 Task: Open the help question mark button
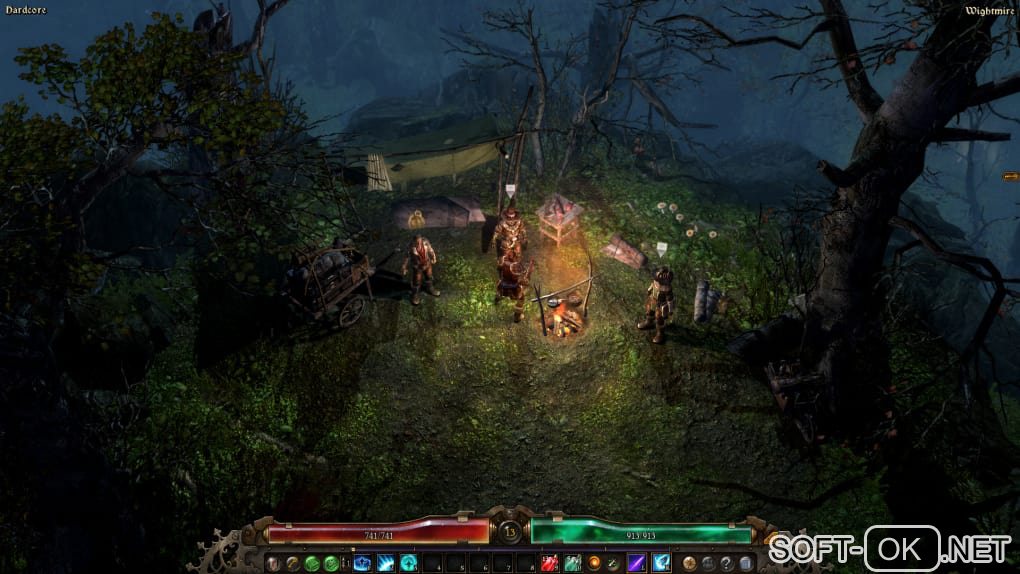[727, 564]
